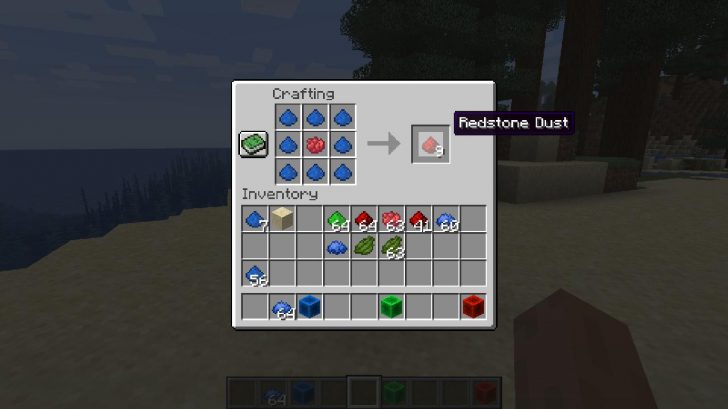
Task: Open the green recipe book
Action: point(253,144)
